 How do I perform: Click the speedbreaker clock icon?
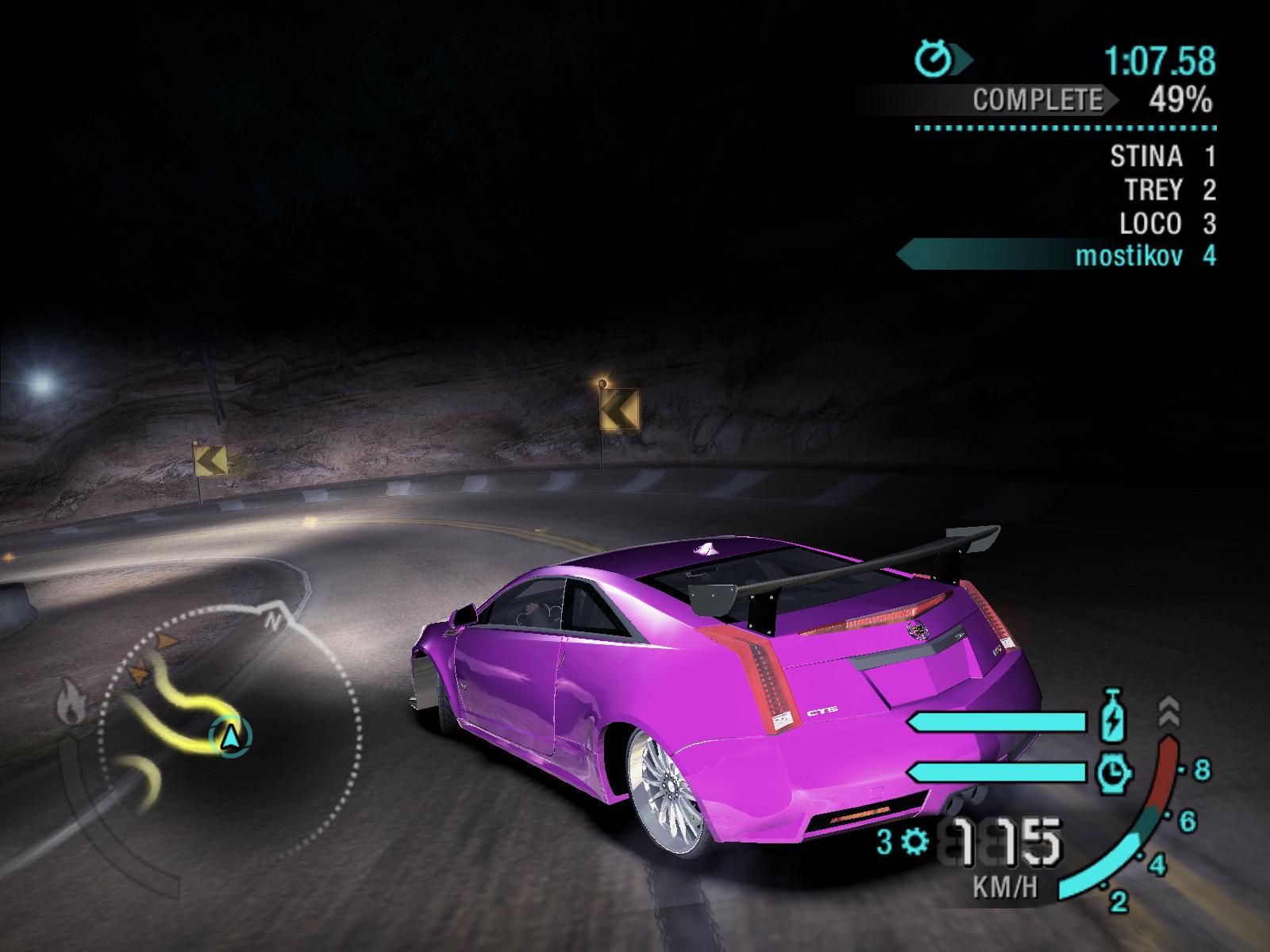(1113, 771)
